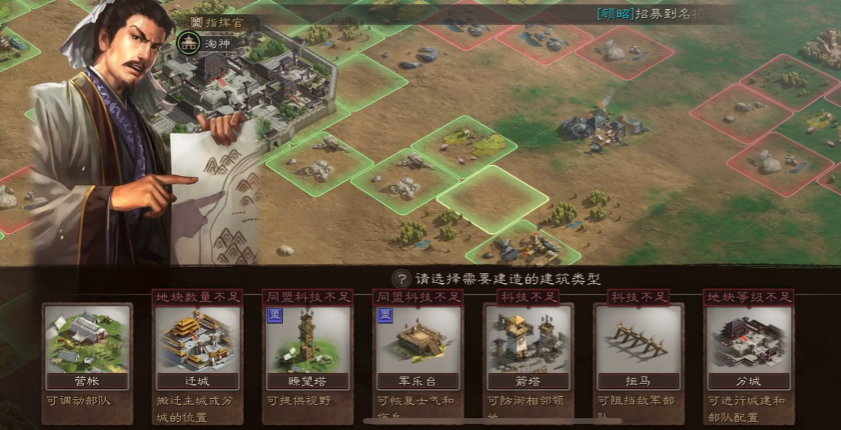Select the 分城 branch city card

click(748, 346)
